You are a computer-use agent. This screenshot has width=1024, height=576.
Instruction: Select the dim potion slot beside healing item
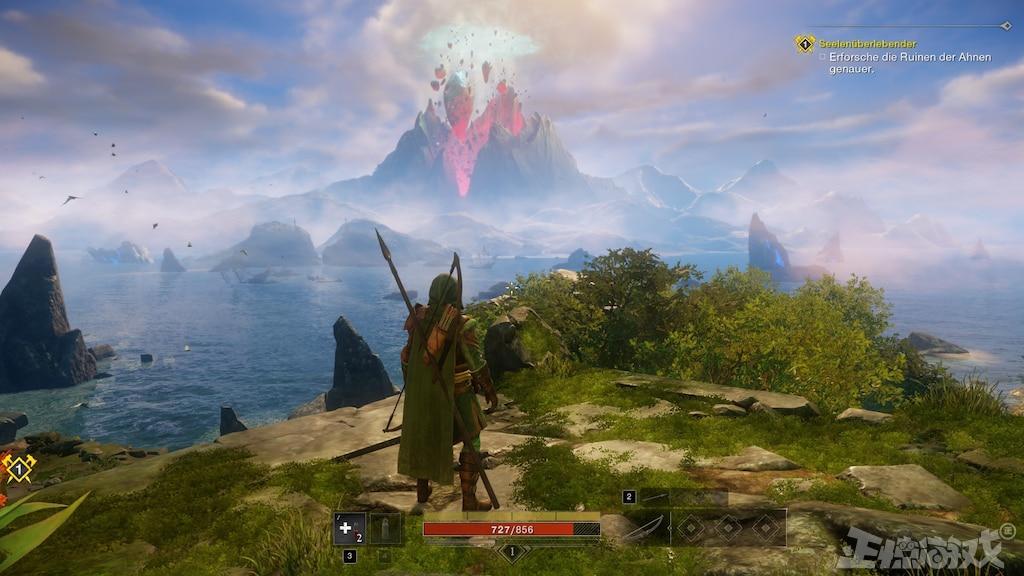pyautogui.click(x=386, y=528)
